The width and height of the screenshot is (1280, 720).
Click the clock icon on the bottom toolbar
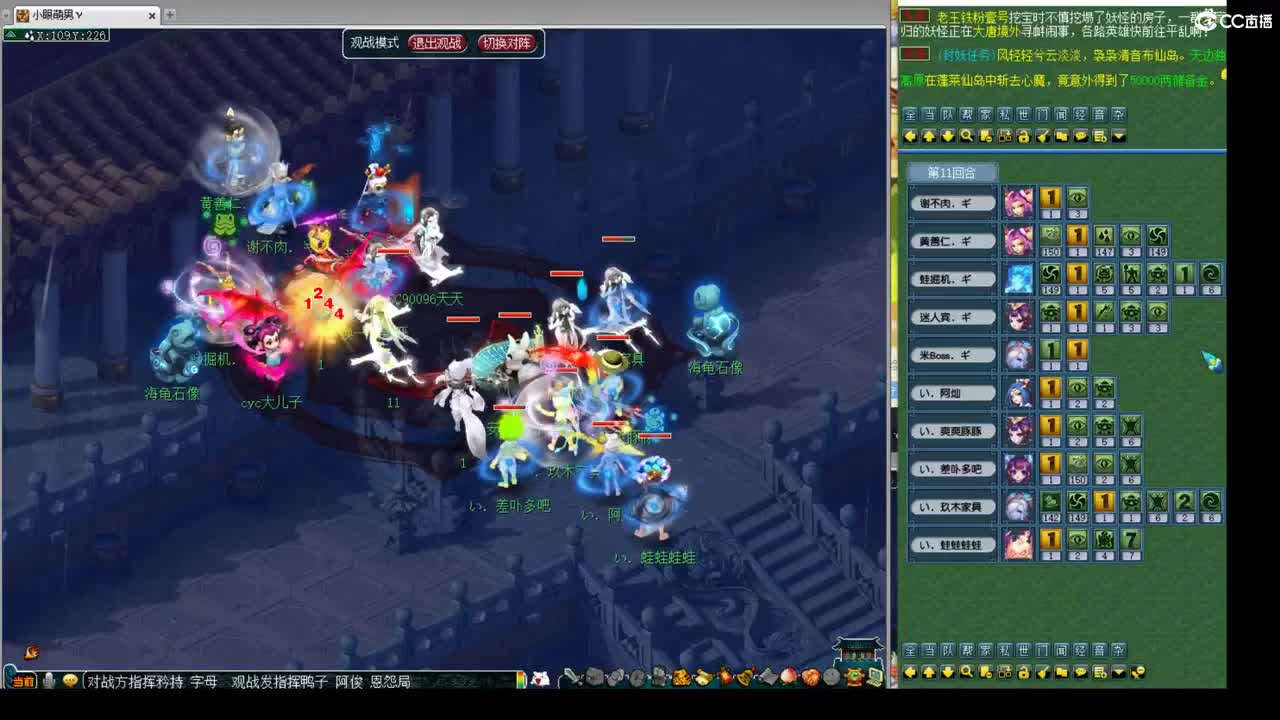click(x=830, y=678)
